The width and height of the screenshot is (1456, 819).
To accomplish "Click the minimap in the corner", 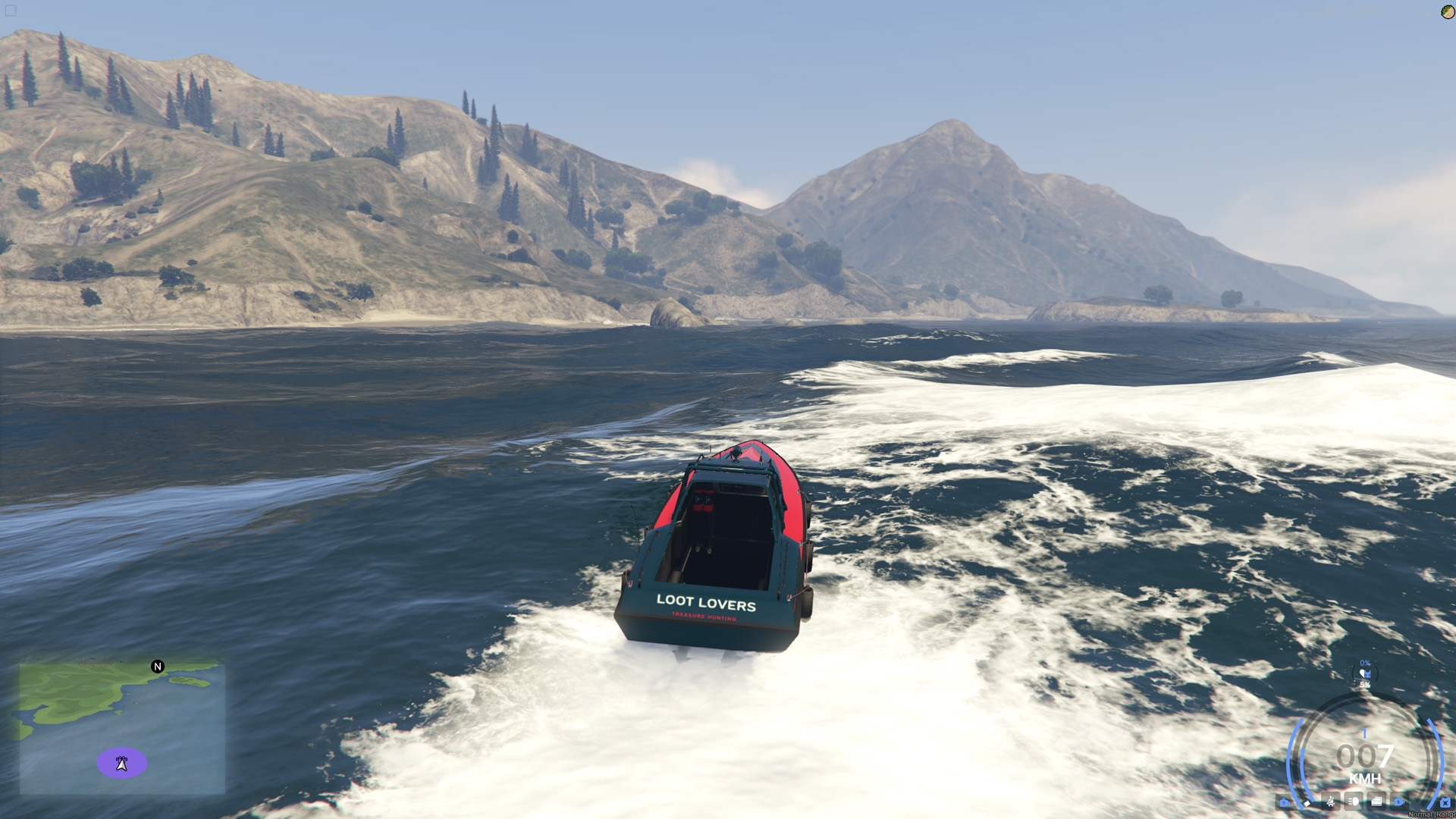I will (x=121, y=728).
